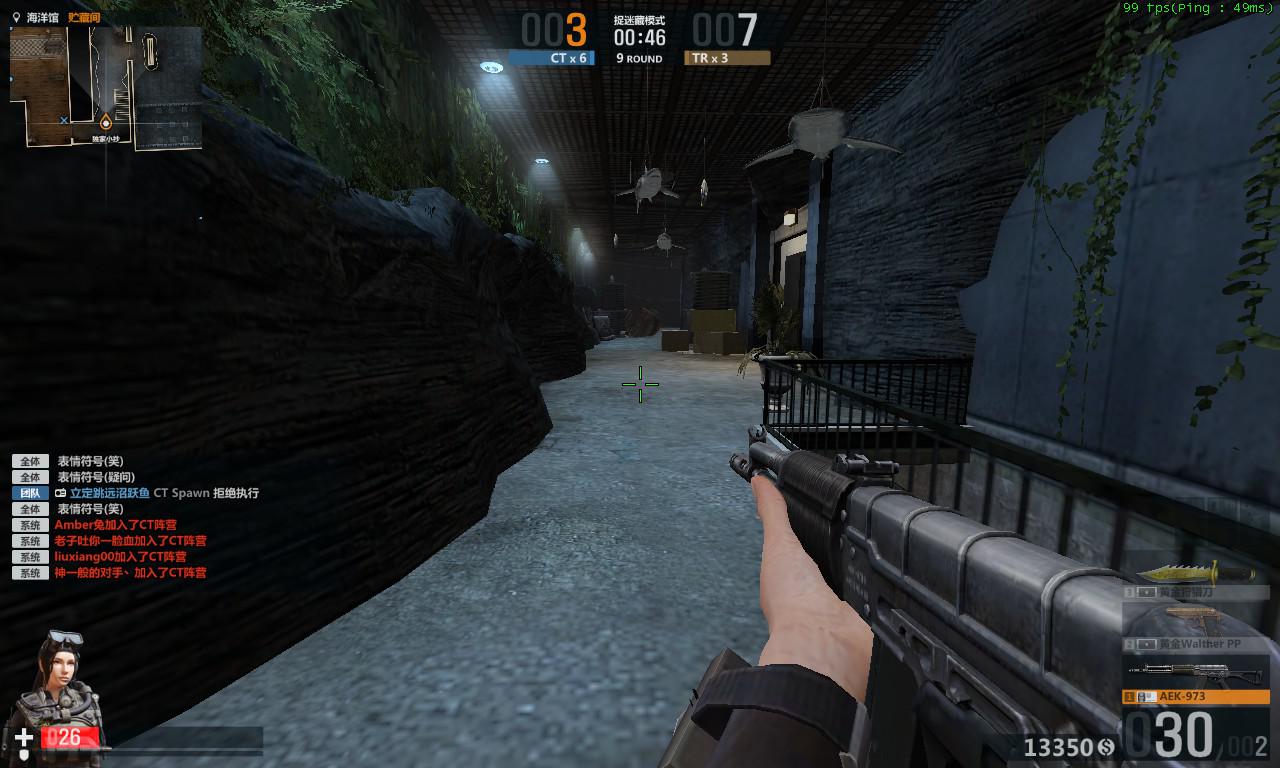
Task: Select the AEK-973 rifle weapon slot
Action: click(x=1195, y=685)
